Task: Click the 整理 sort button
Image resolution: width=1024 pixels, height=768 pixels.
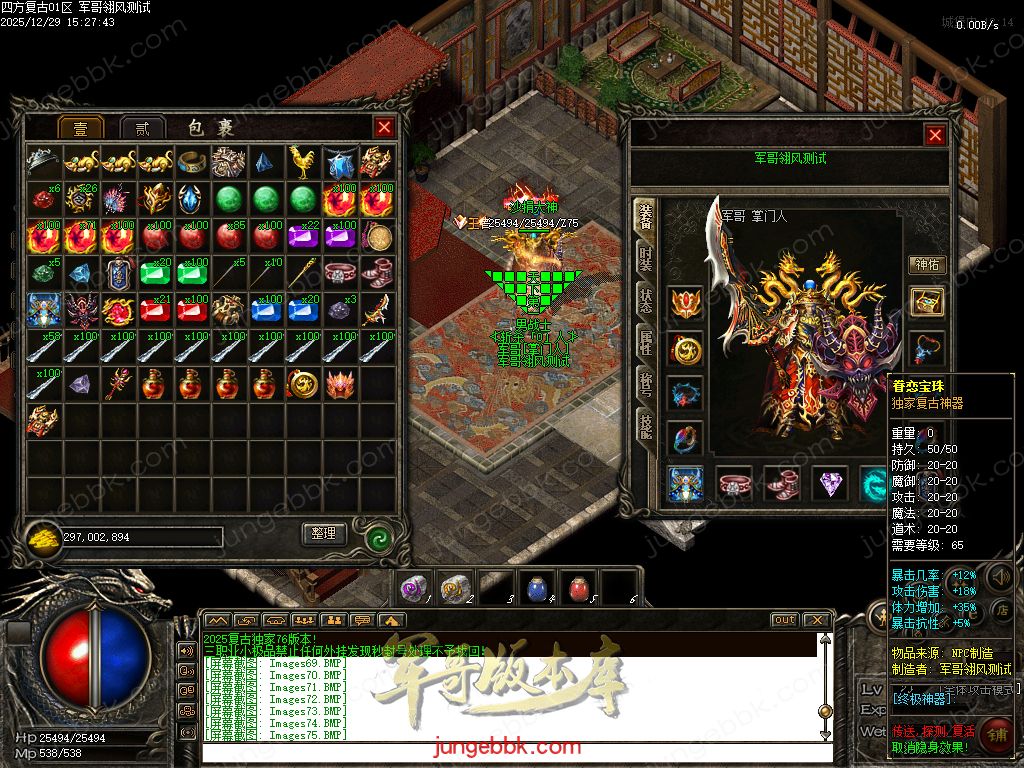Action: tap(324, 534)
